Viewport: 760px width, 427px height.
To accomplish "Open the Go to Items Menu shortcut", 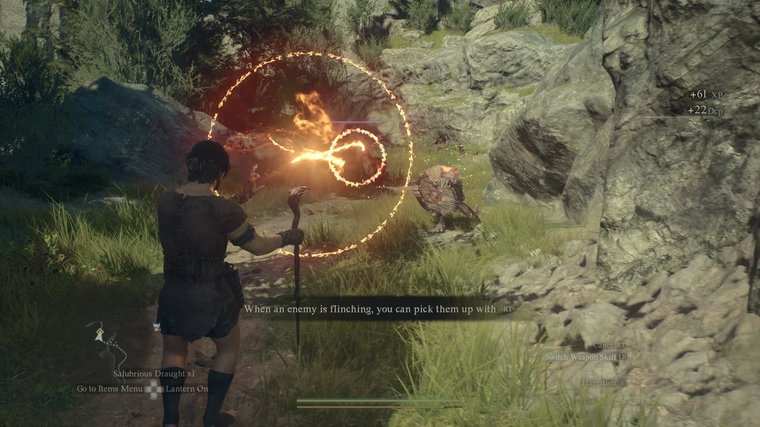I will click(x=109, y=388).
